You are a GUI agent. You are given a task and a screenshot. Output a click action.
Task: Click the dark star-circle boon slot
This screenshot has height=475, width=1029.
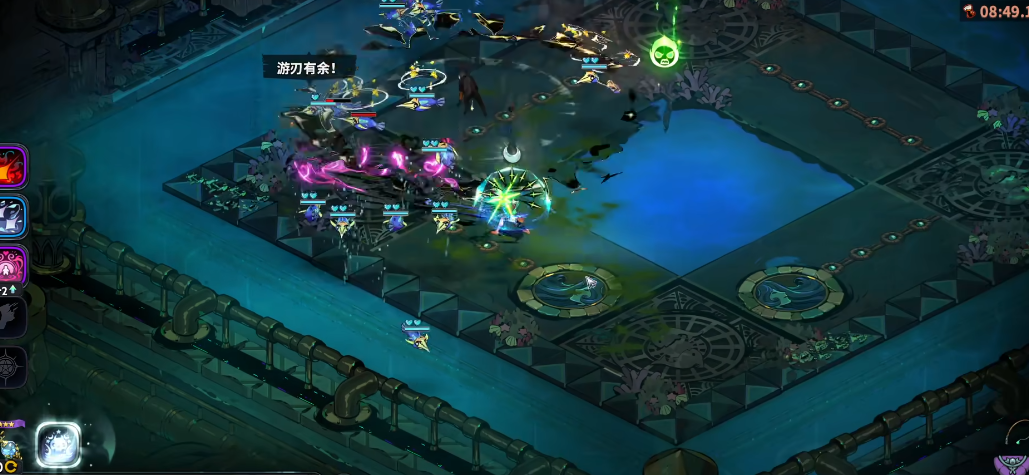pos(12,365)
